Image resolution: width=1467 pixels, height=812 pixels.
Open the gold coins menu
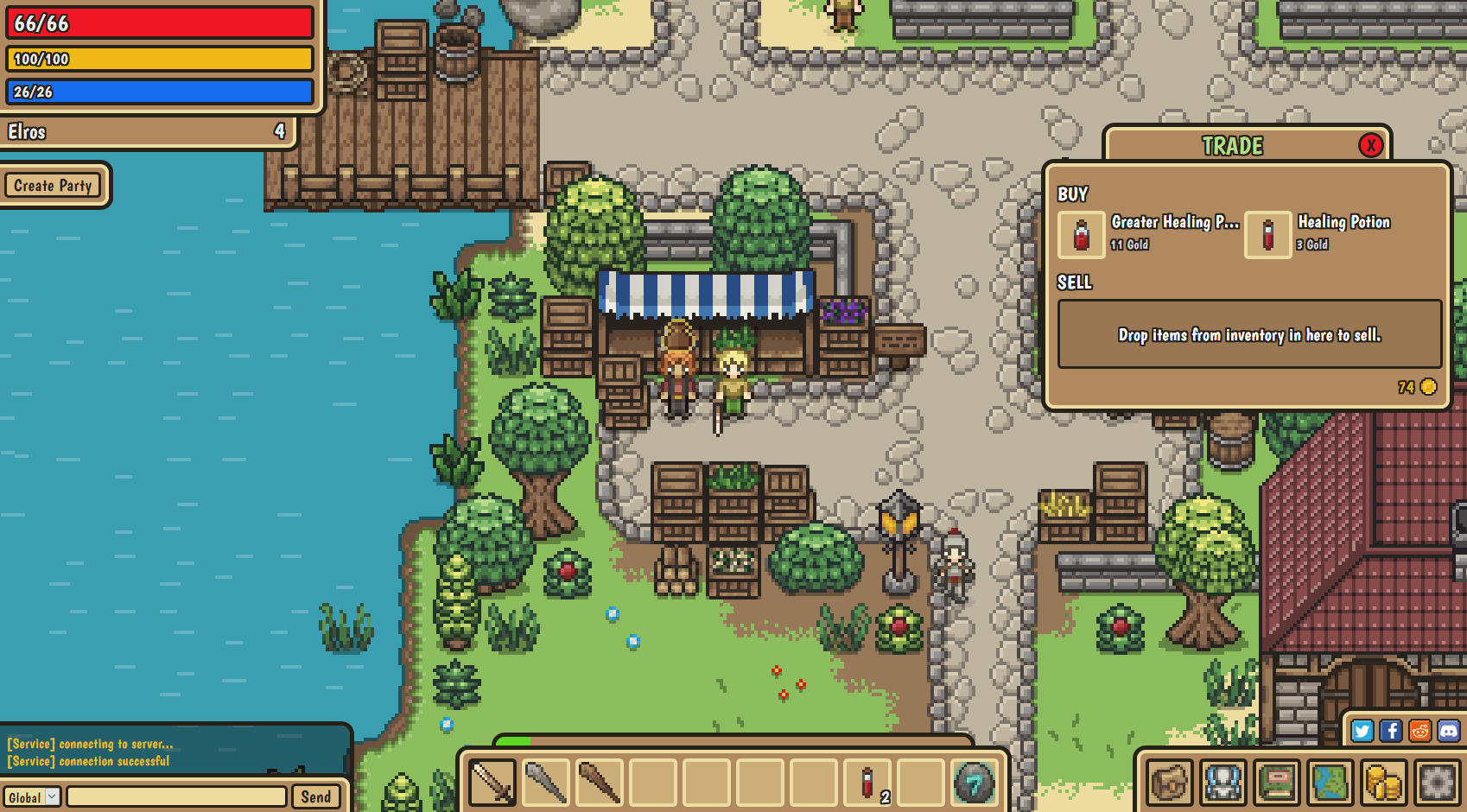1383,783
